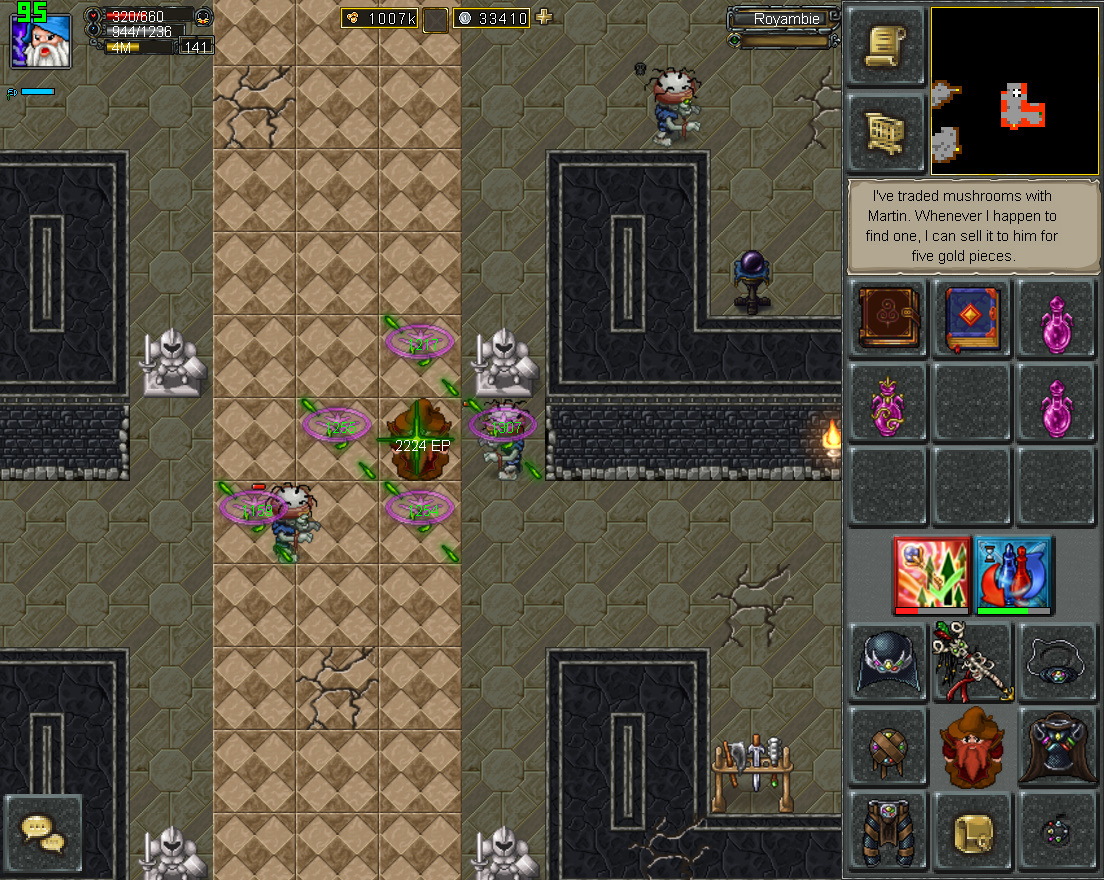
Task: Open the wizard avatar character sheet
Action: pos(42,40)
